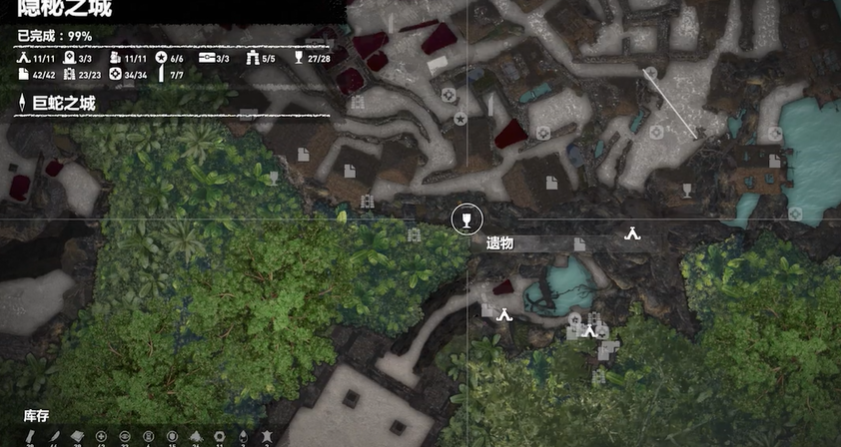Select the relic legend entry showing 27/28
The width and height of the screenshot is (841, 447).
coord(310,58)
